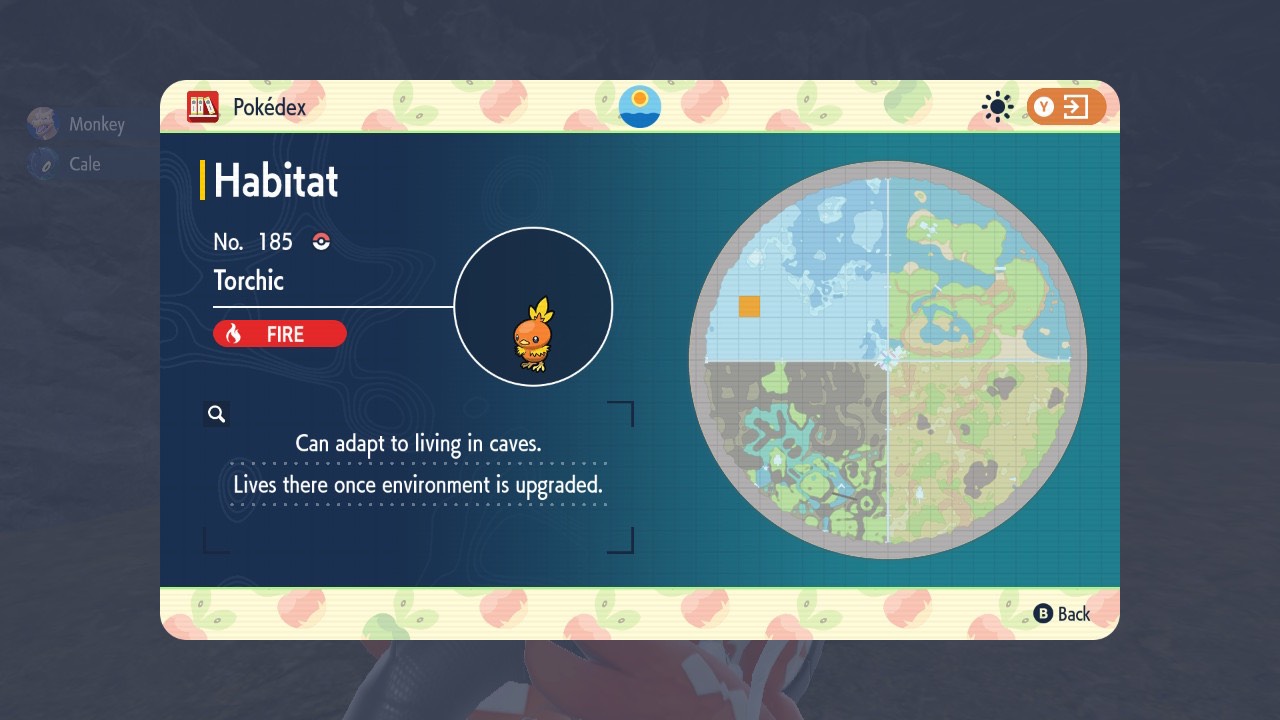Select the circular Terarium habitat map
This screenshot has width=1280, height=720.
point(887,359)
